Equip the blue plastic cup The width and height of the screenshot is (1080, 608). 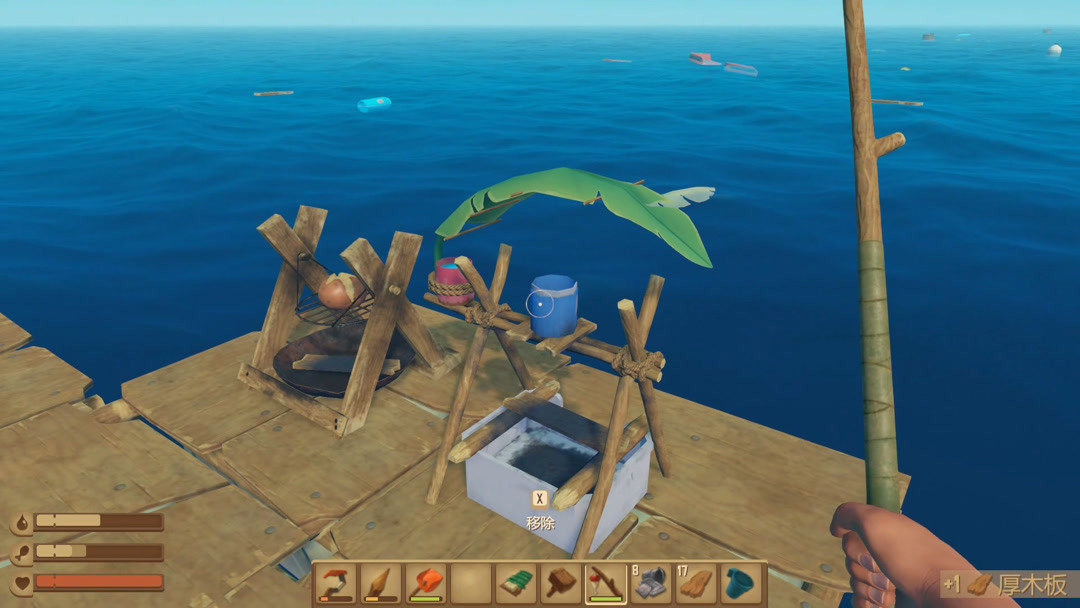point(741,584)
